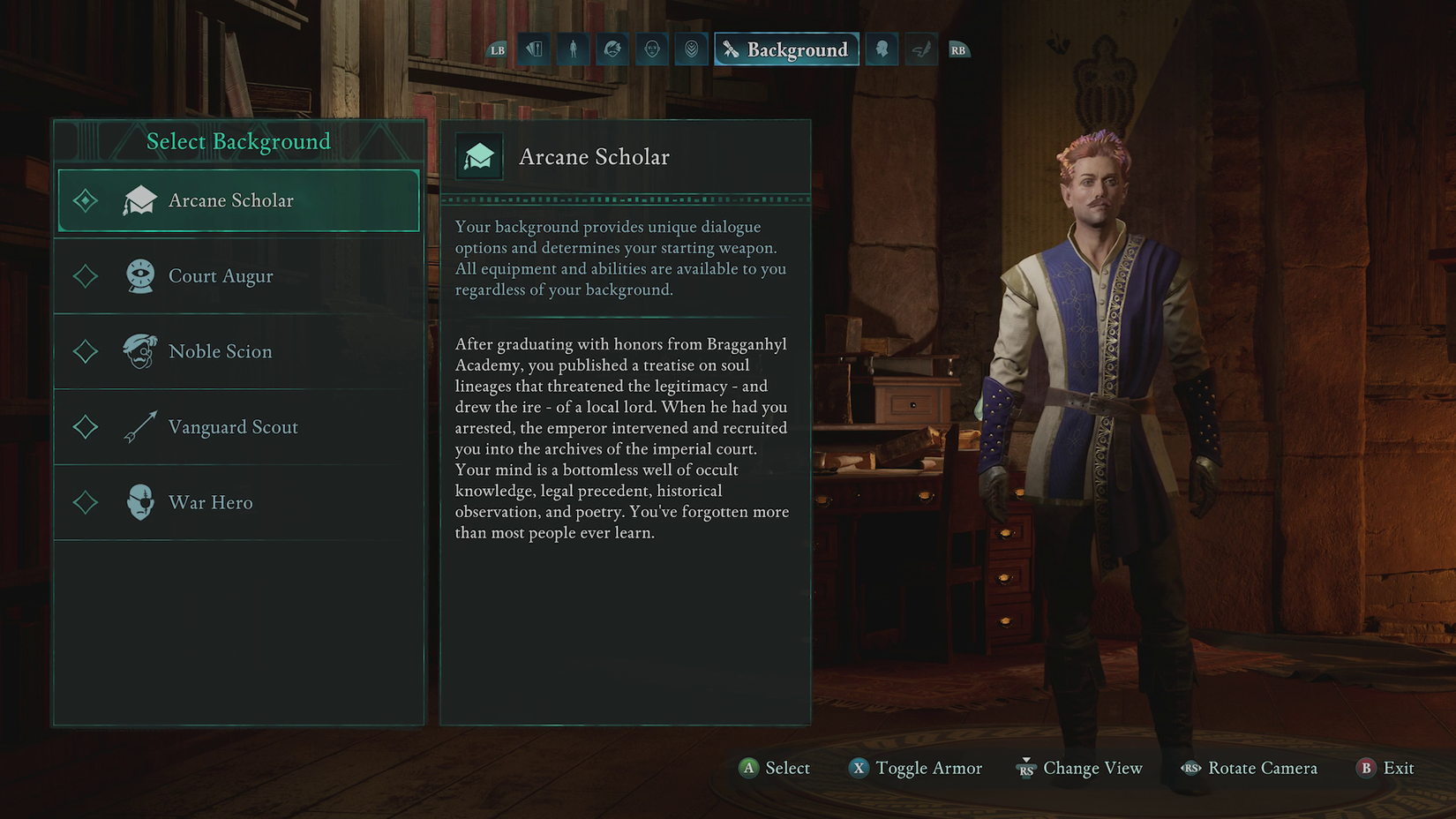Switch to the body figure tab
Viewport: 1456px width, 819px height.
click(573, 49)
